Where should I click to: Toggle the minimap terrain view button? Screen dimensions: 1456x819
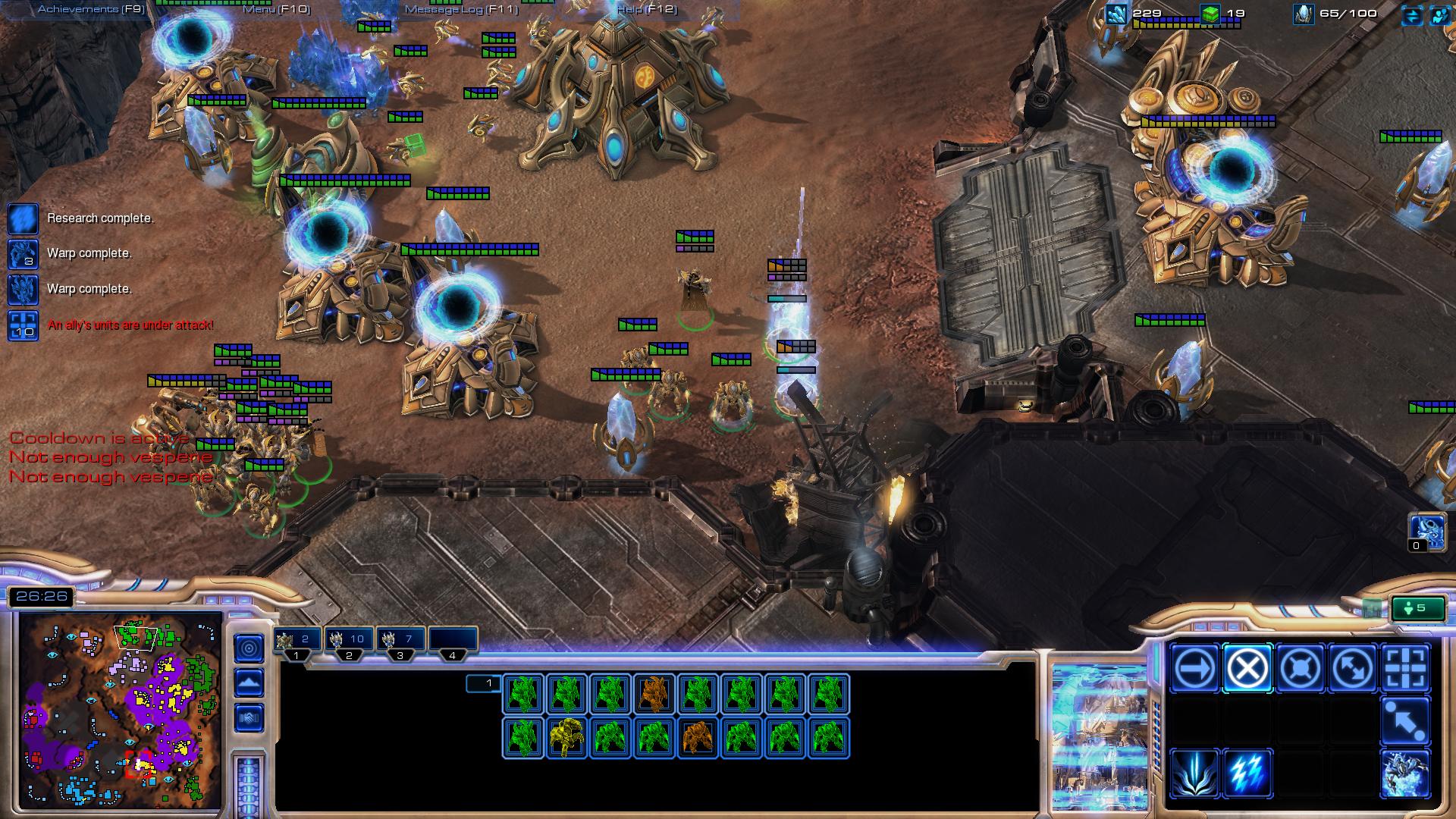[x=249, y=682]
